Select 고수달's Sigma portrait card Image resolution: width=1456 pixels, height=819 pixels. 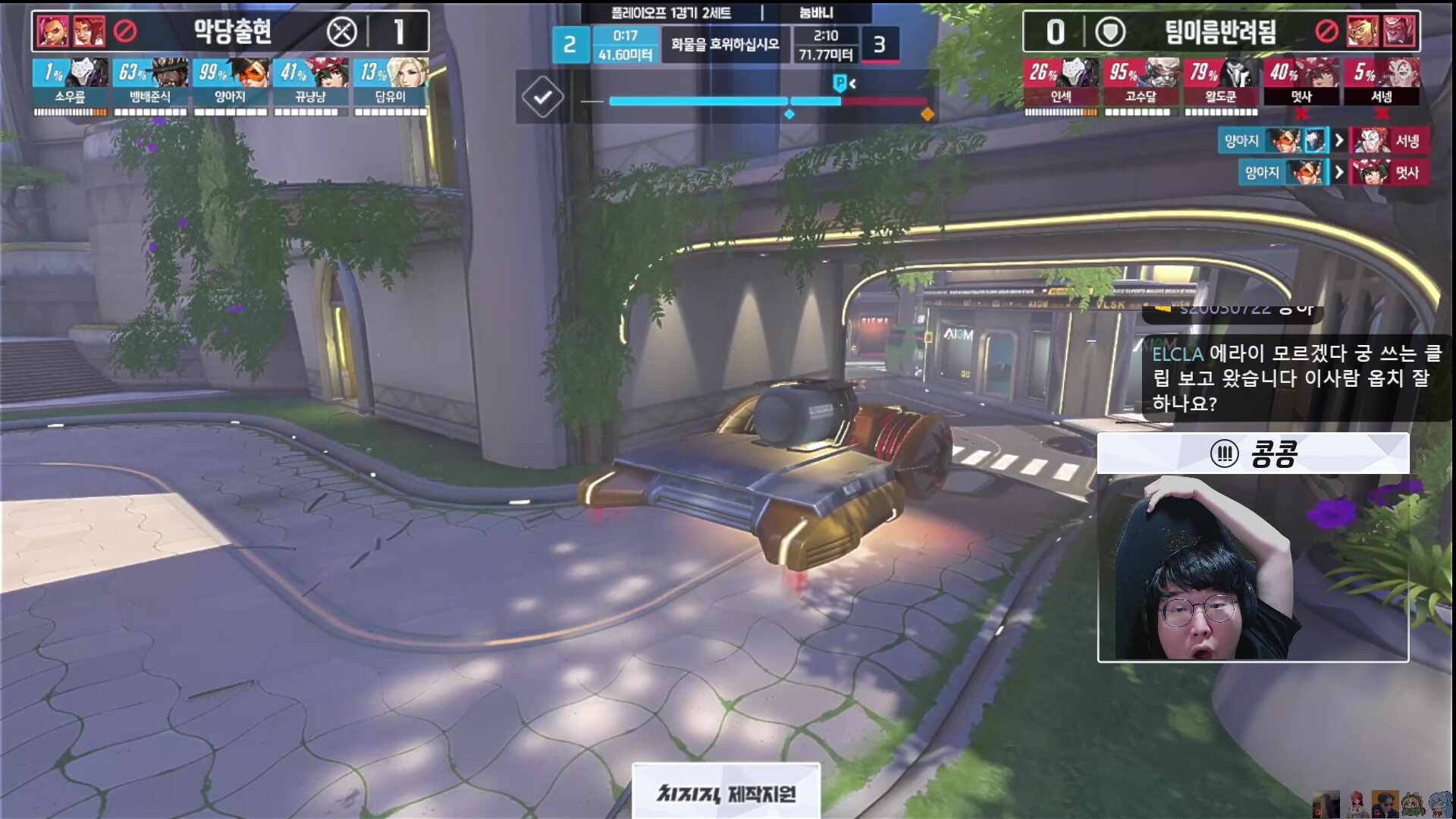[1141, 83]
